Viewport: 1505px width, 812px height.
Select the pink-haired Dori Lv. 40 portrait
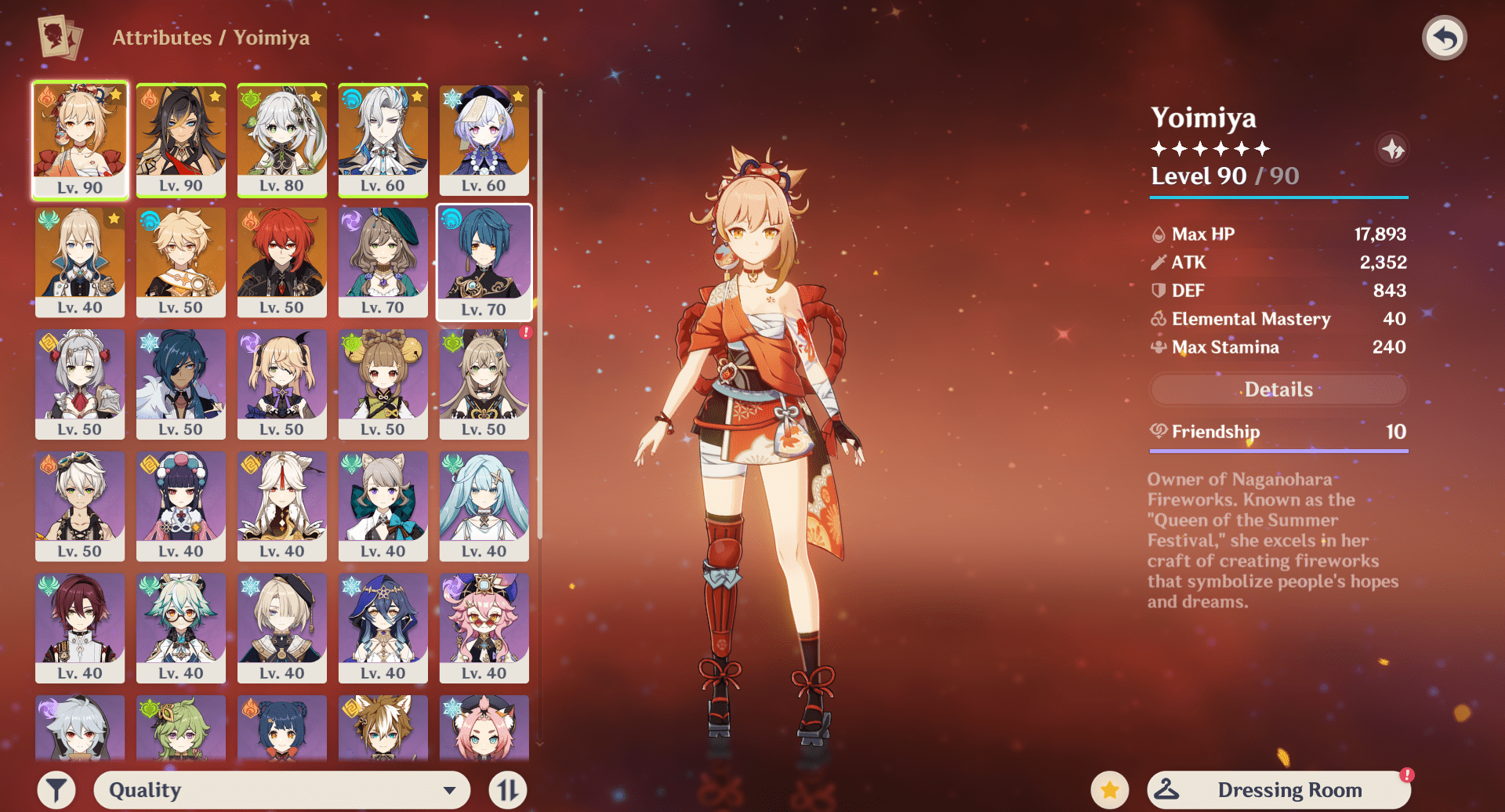point(484,628)
